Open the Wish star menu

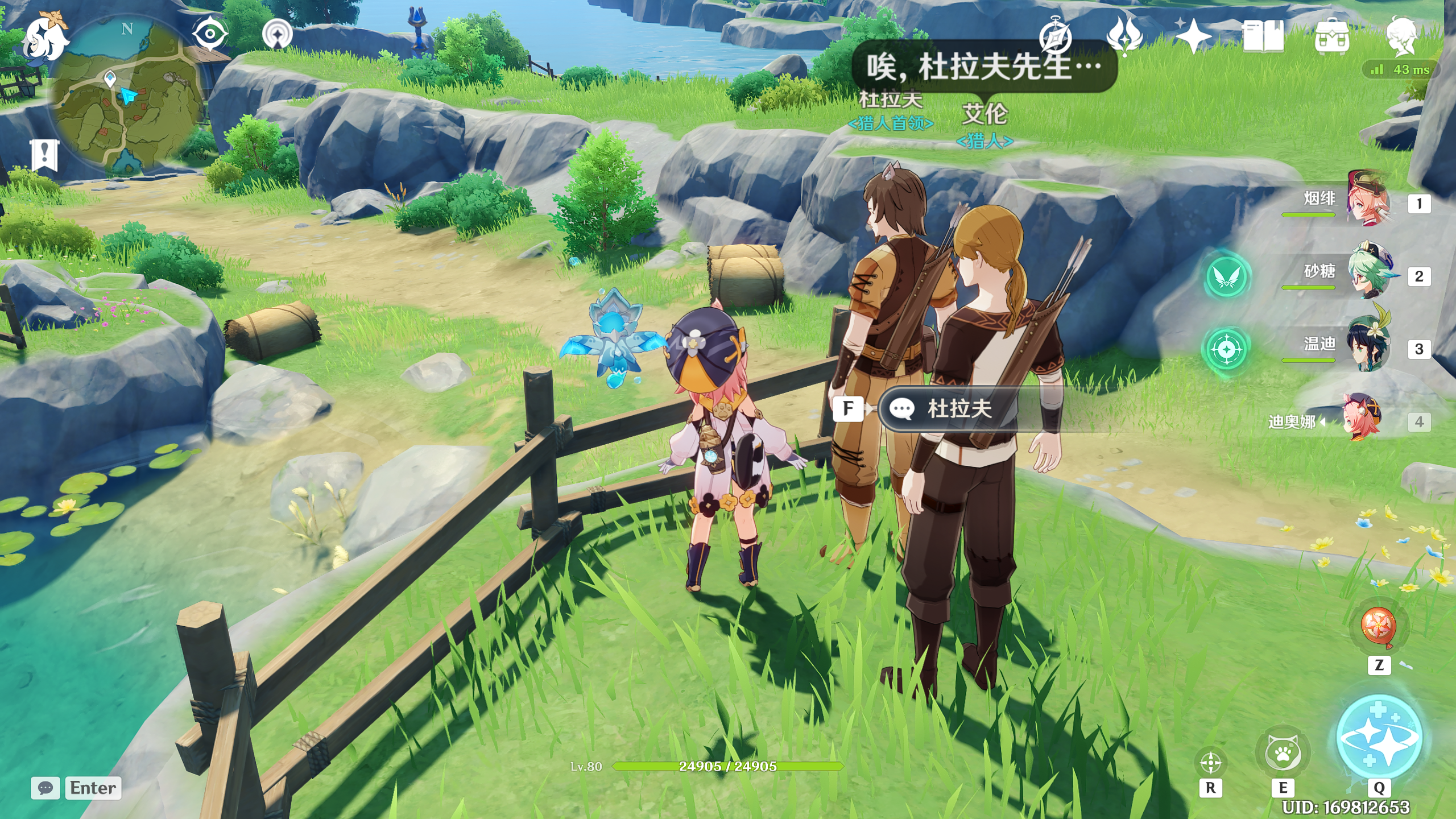[x=1193, y=36]
